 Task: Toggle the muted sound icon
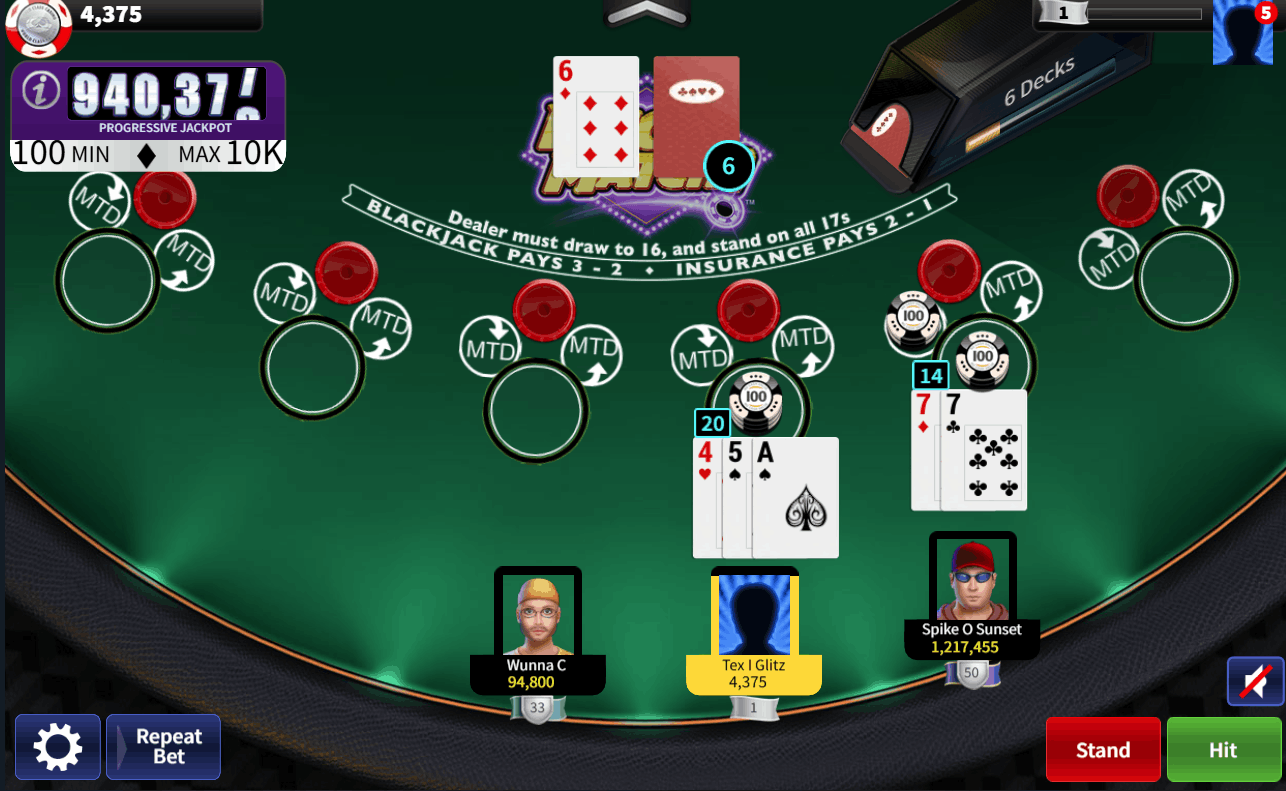1255,681
